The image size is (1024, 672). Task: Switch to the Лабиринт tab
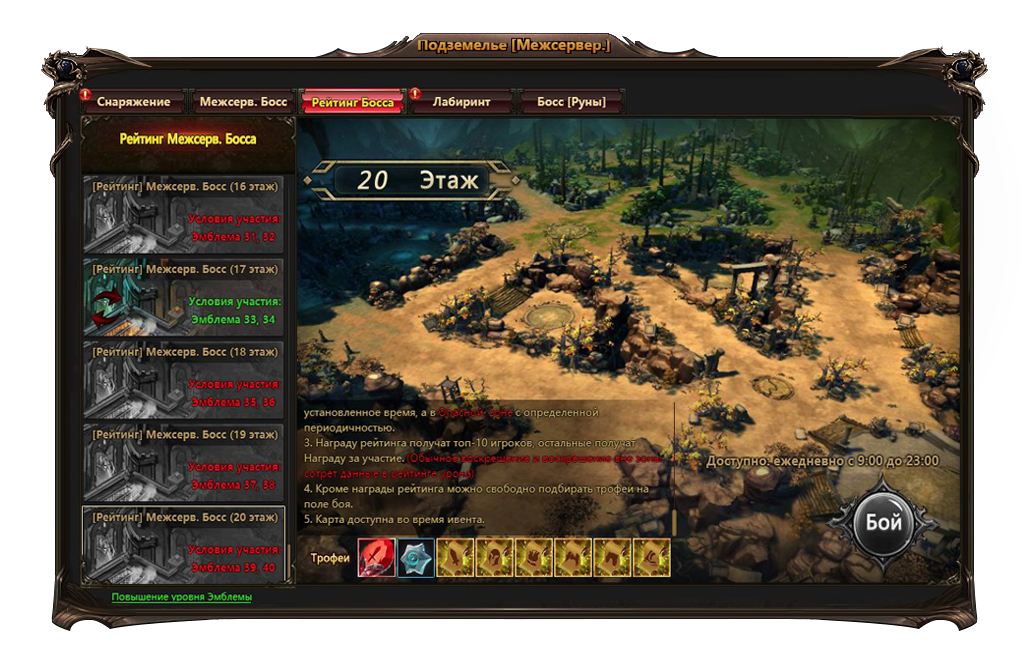tap(461, 102)
